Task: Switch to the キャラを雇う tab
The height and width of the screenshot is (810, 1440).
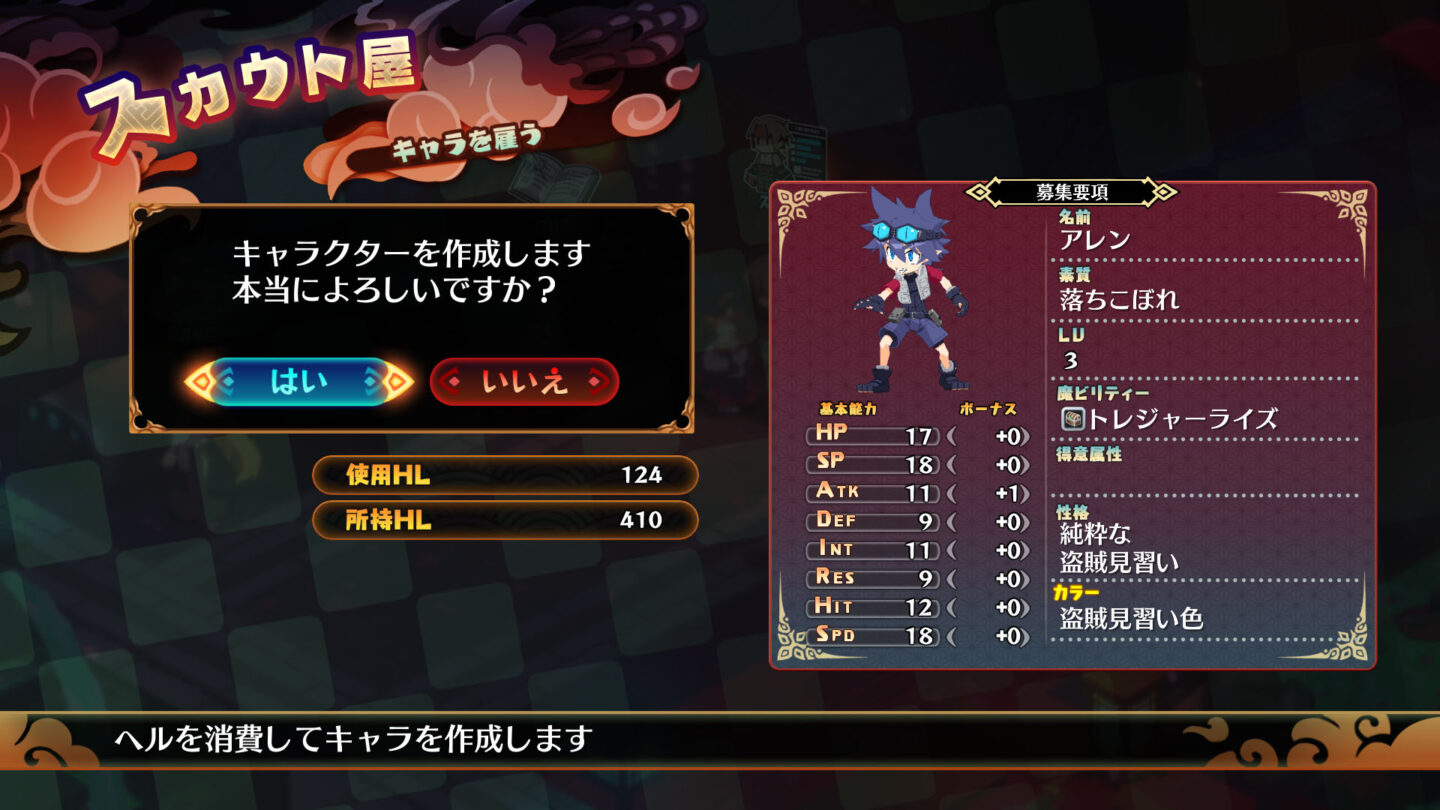Action: tap(466, 141)
